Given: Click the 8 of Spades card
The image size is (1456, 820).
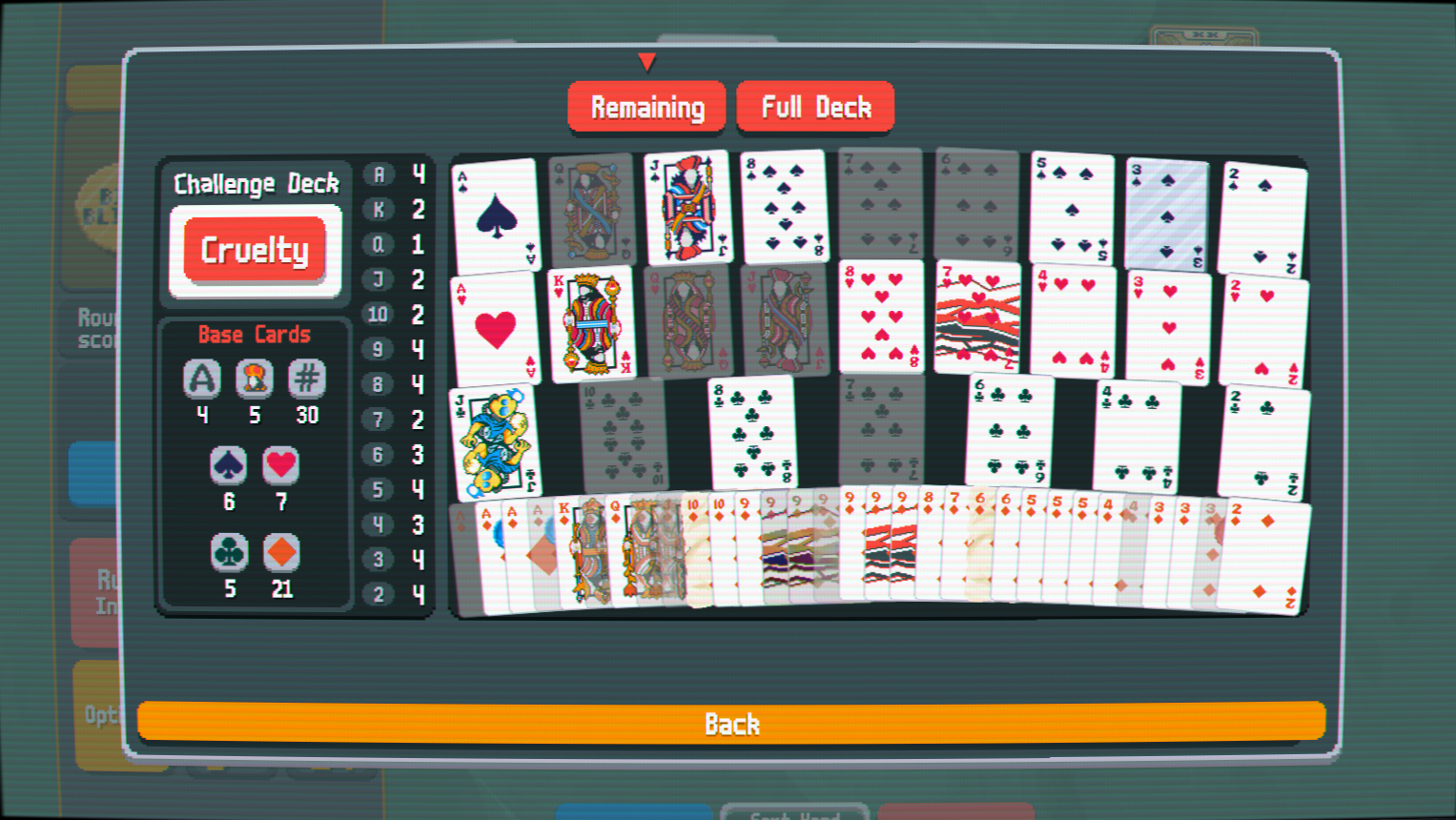Looking at the screenshot, I should [x=785, y=205].
